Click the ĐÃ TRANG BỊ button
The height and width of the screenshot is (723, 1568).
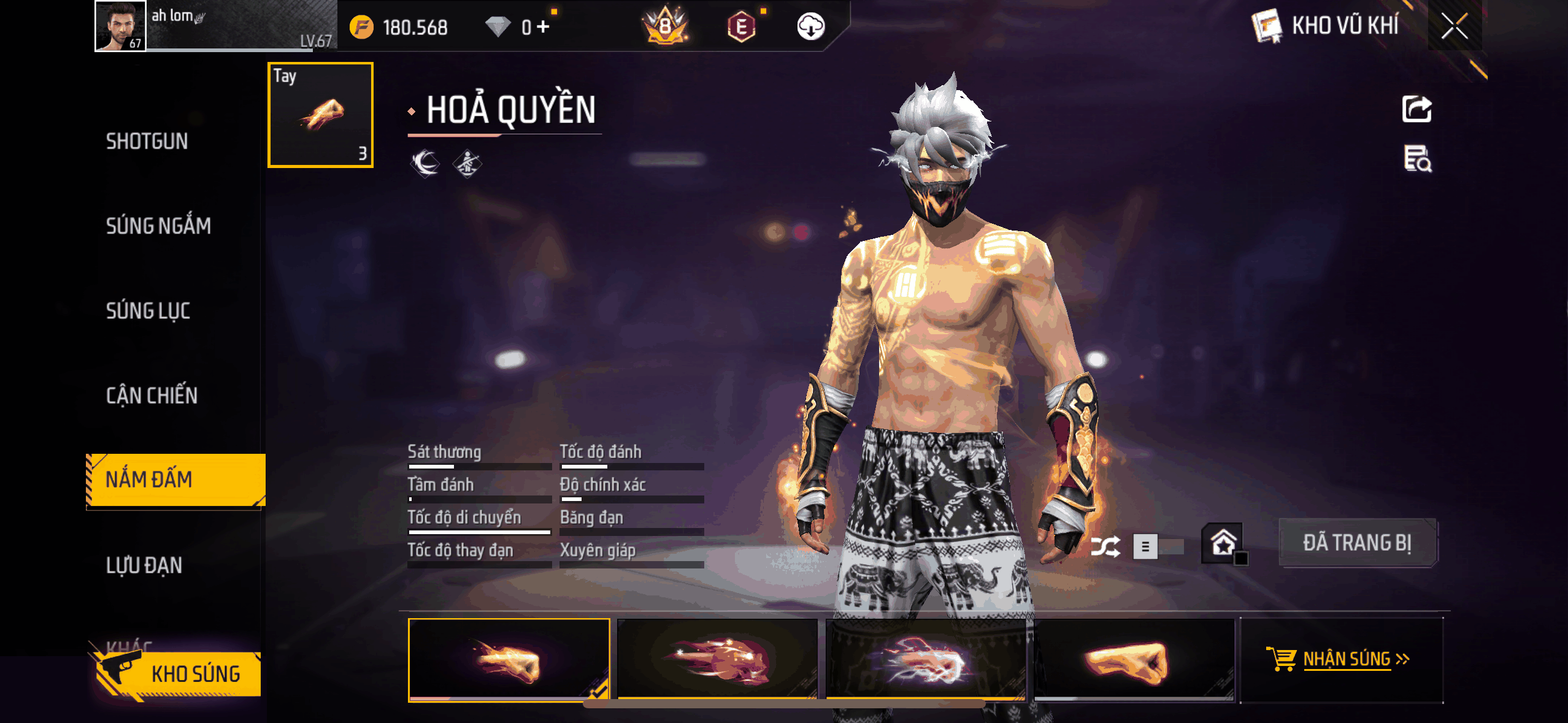click(x=1357, y=543)
